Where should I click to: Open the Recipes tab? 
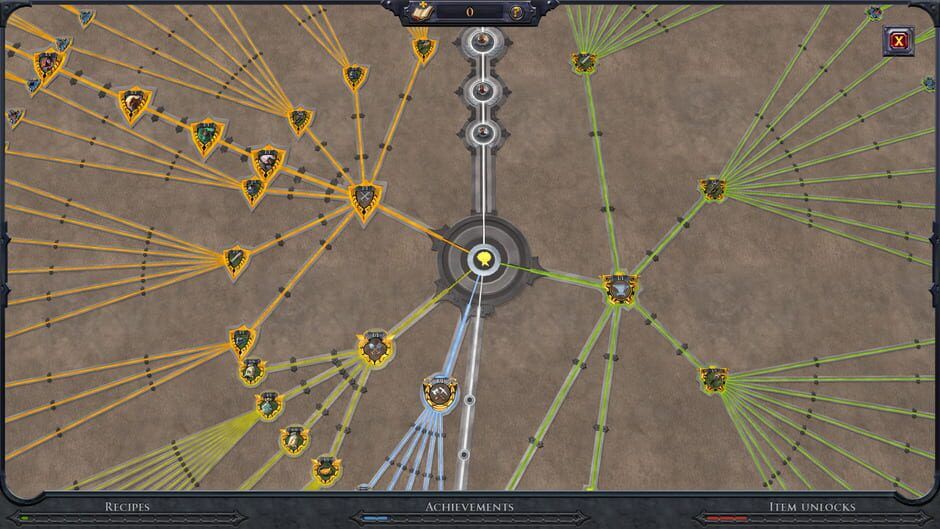[127, 507]
